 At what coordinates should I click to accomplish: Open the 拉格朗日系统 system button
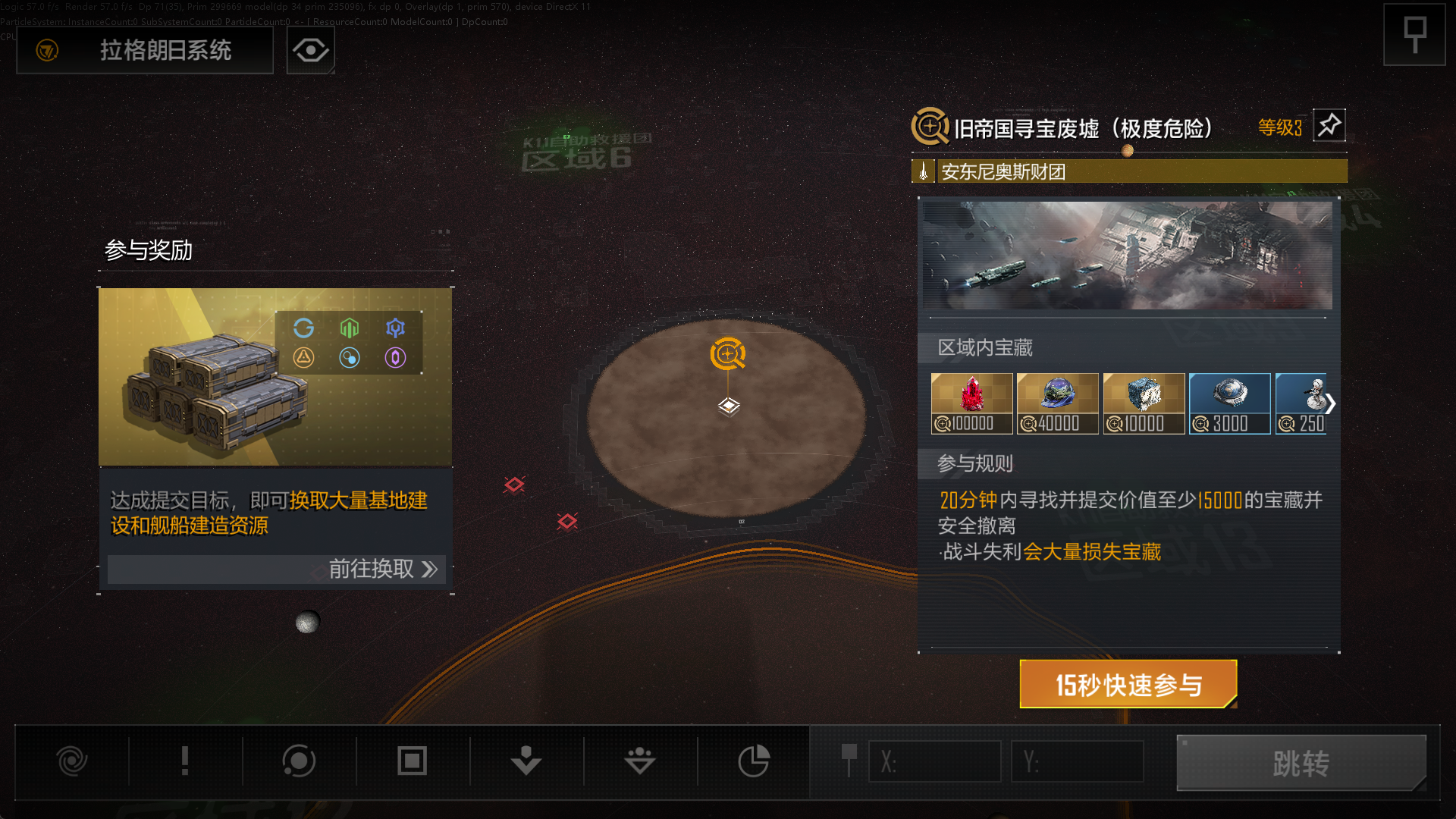pos(145,51)
